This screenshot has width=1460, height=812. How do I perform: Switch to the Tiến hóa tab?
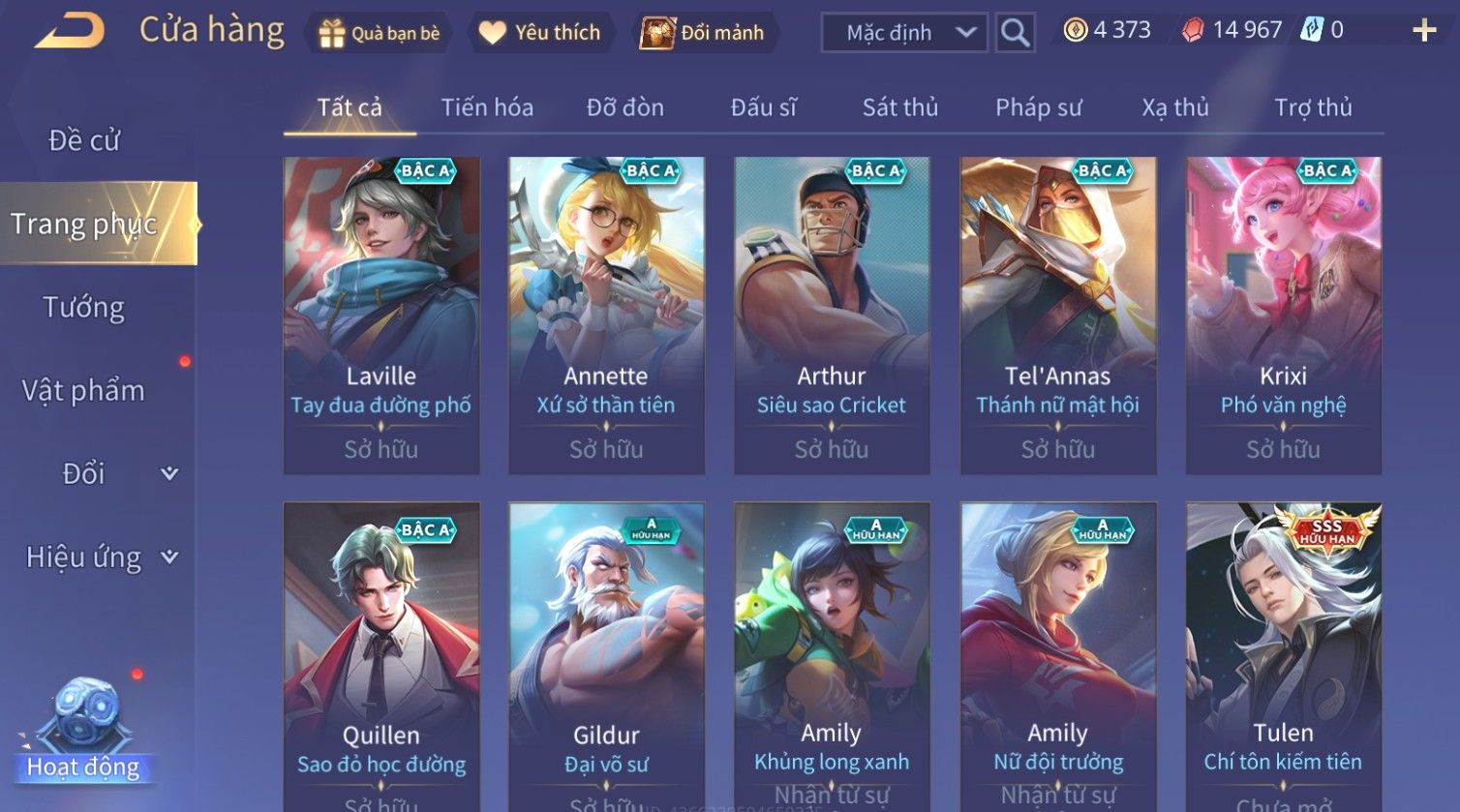tap(487, 107)
